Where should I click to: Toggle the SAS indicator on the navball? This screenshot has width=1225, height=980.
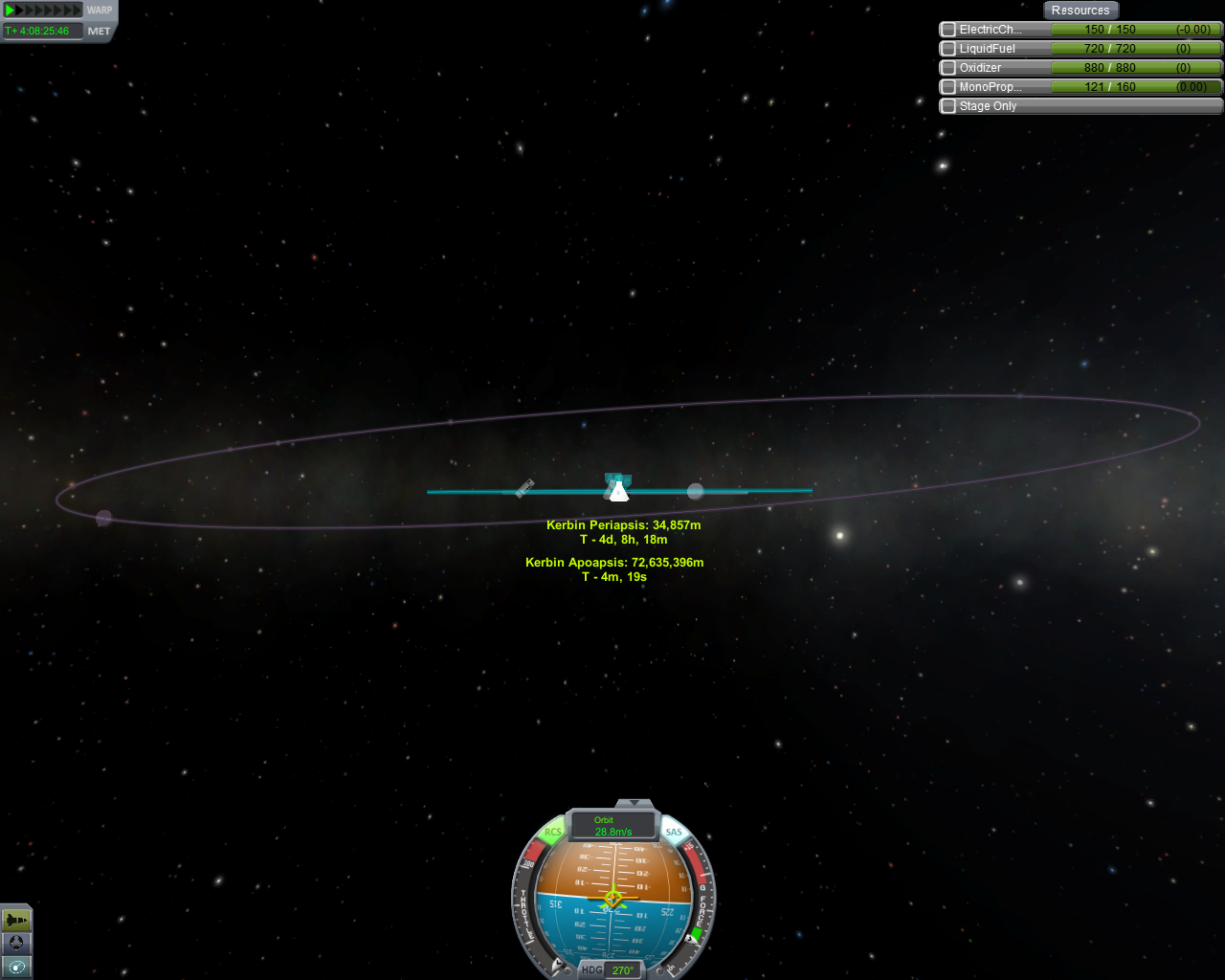click(674, 833)
